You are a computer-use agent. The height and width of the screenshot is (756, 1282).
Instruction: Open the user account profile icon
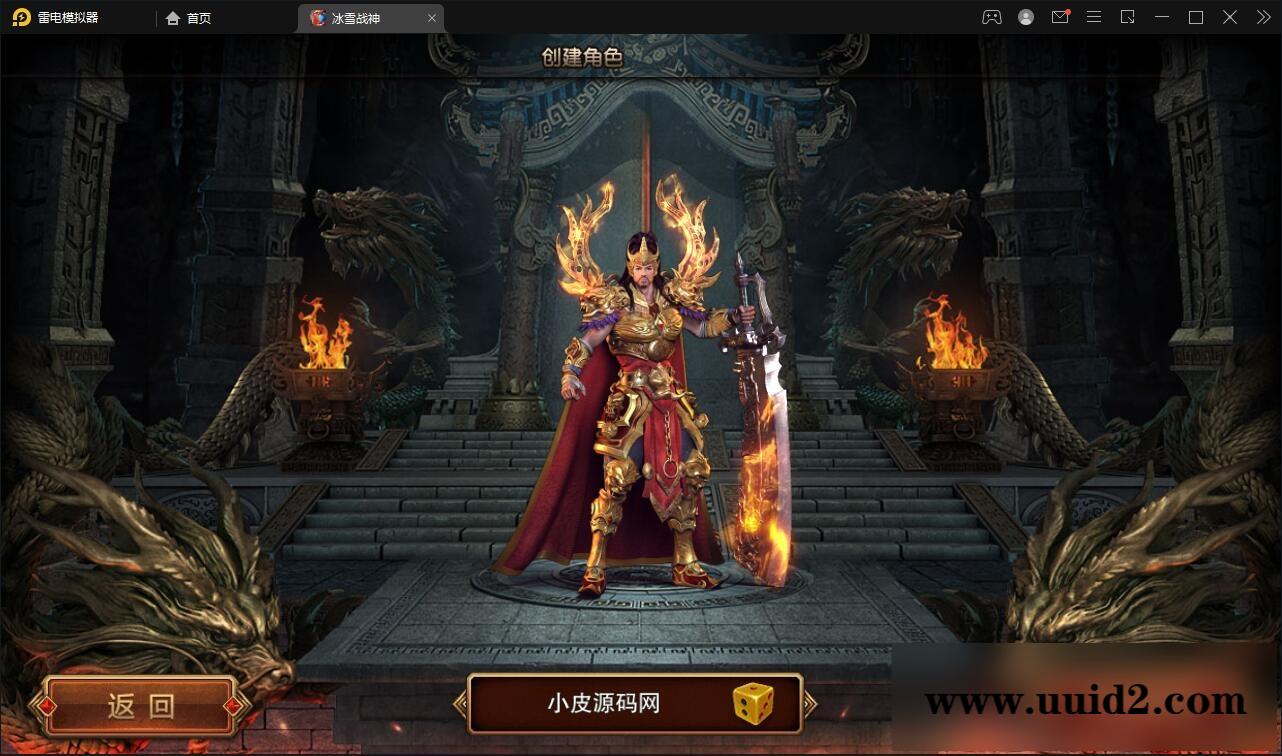tap(1026, 17)
